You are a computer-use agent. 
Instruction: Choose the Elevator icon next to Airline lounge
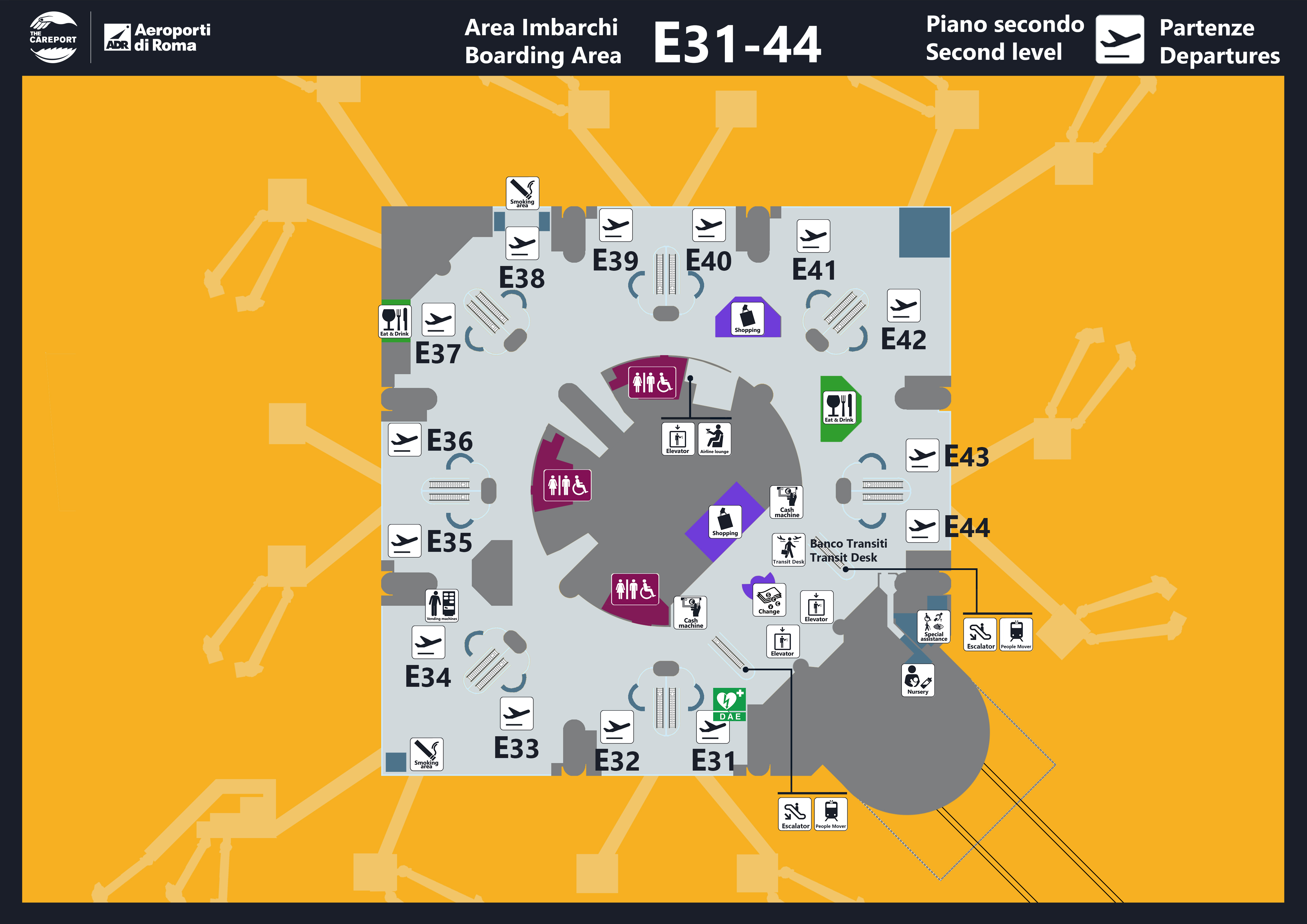pyautogui.click(x=677, y=439)
